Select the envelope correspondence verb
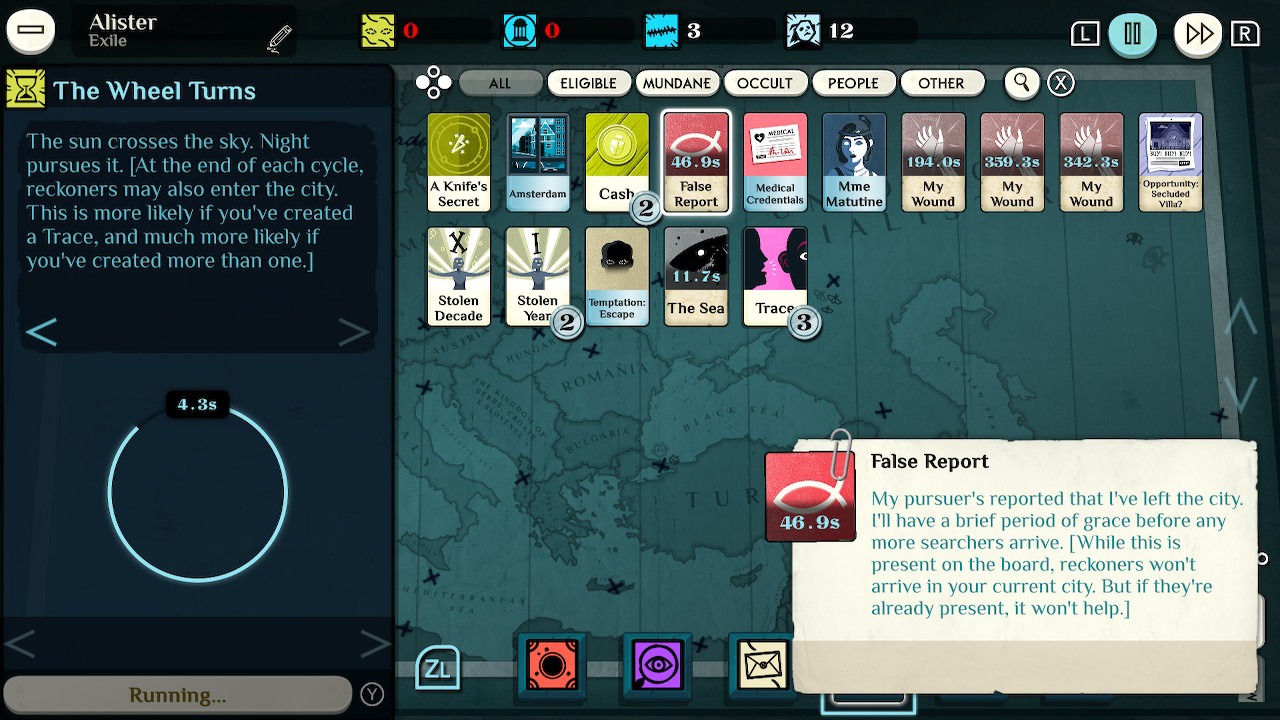 click(x=761, y=665)
